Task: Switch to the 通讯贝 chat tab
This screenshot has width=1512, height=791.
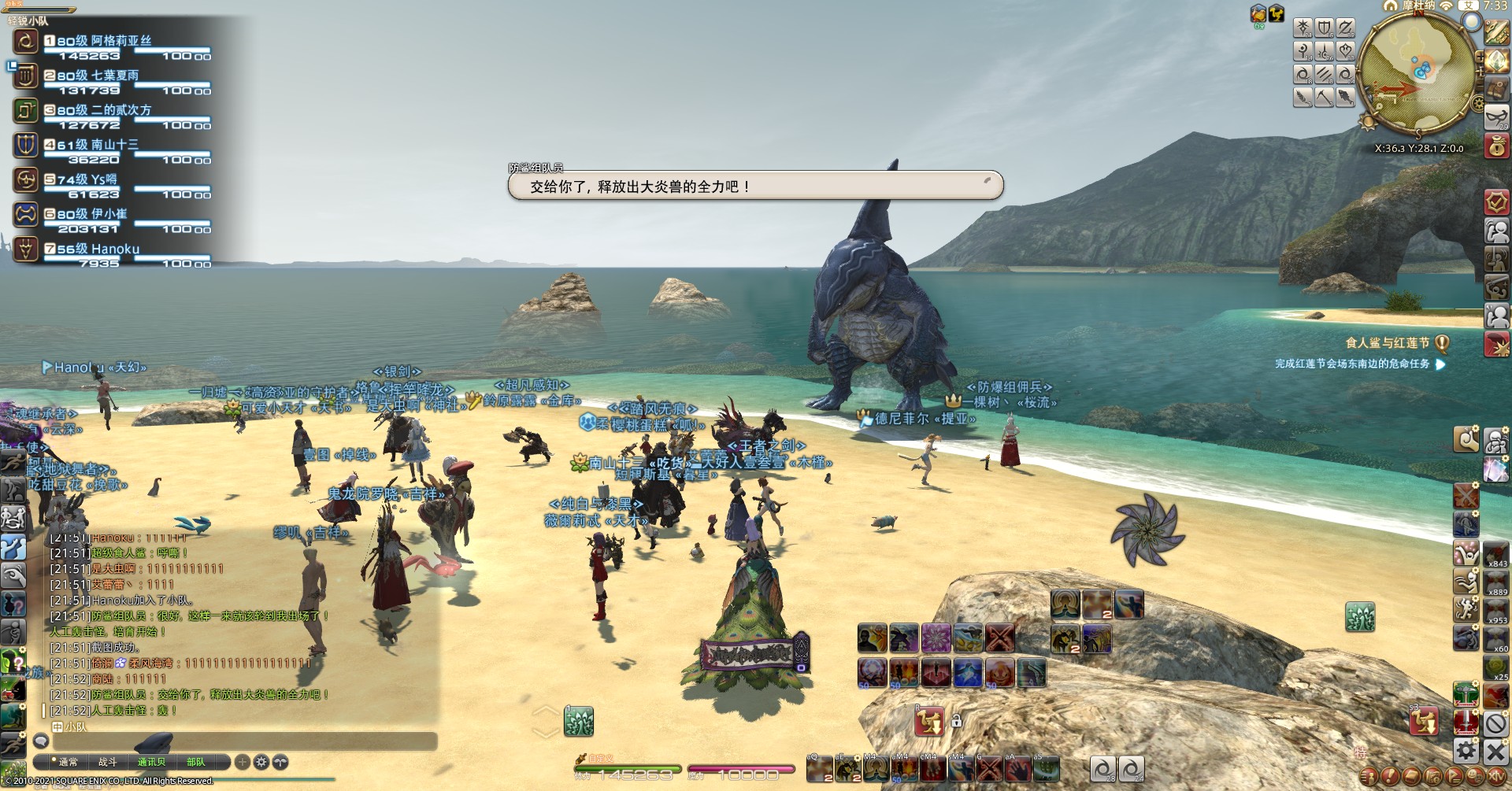Action: pos(151,762)
